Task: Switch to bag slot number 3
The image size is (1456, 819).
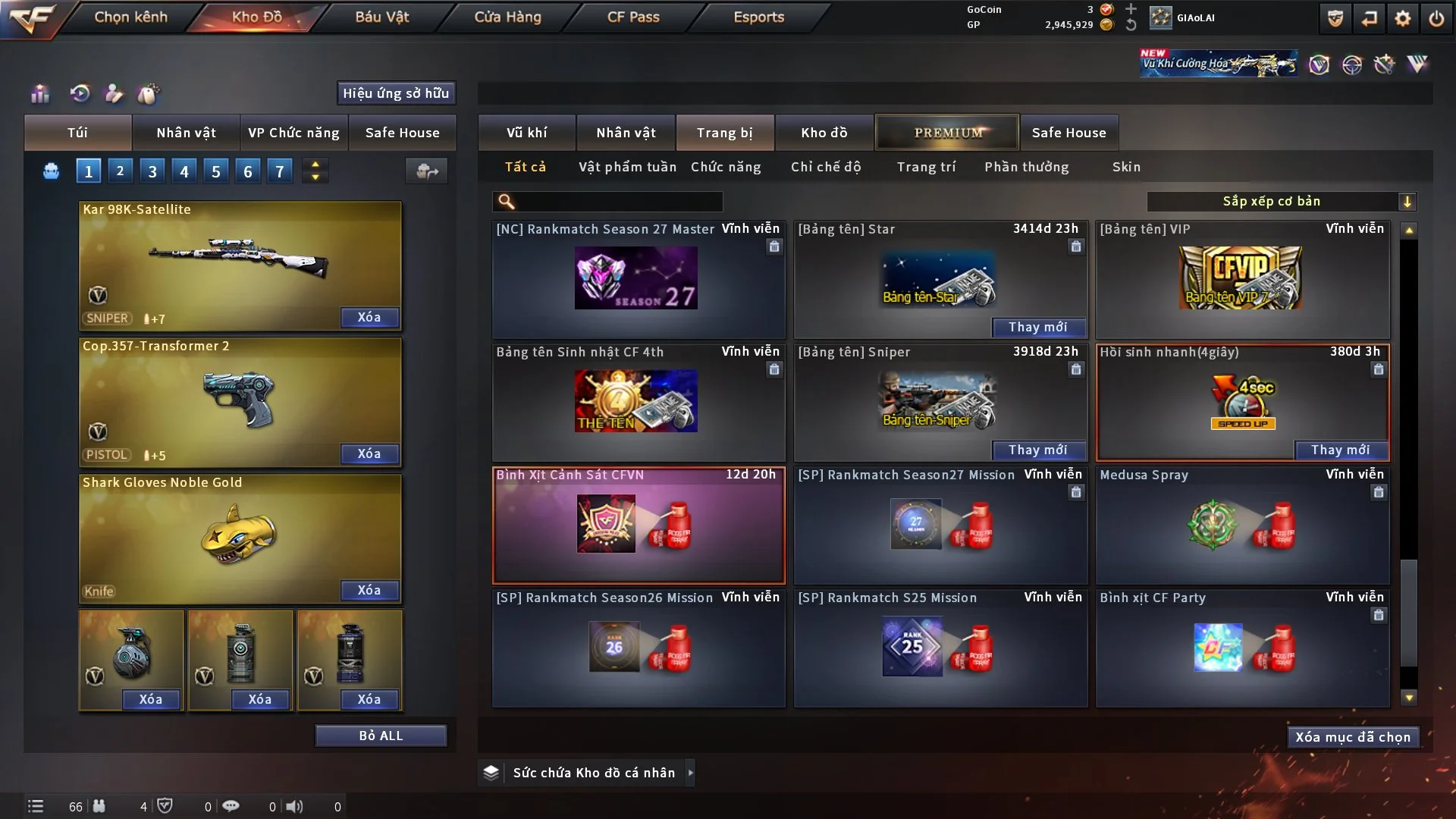Action: [152, 171]
